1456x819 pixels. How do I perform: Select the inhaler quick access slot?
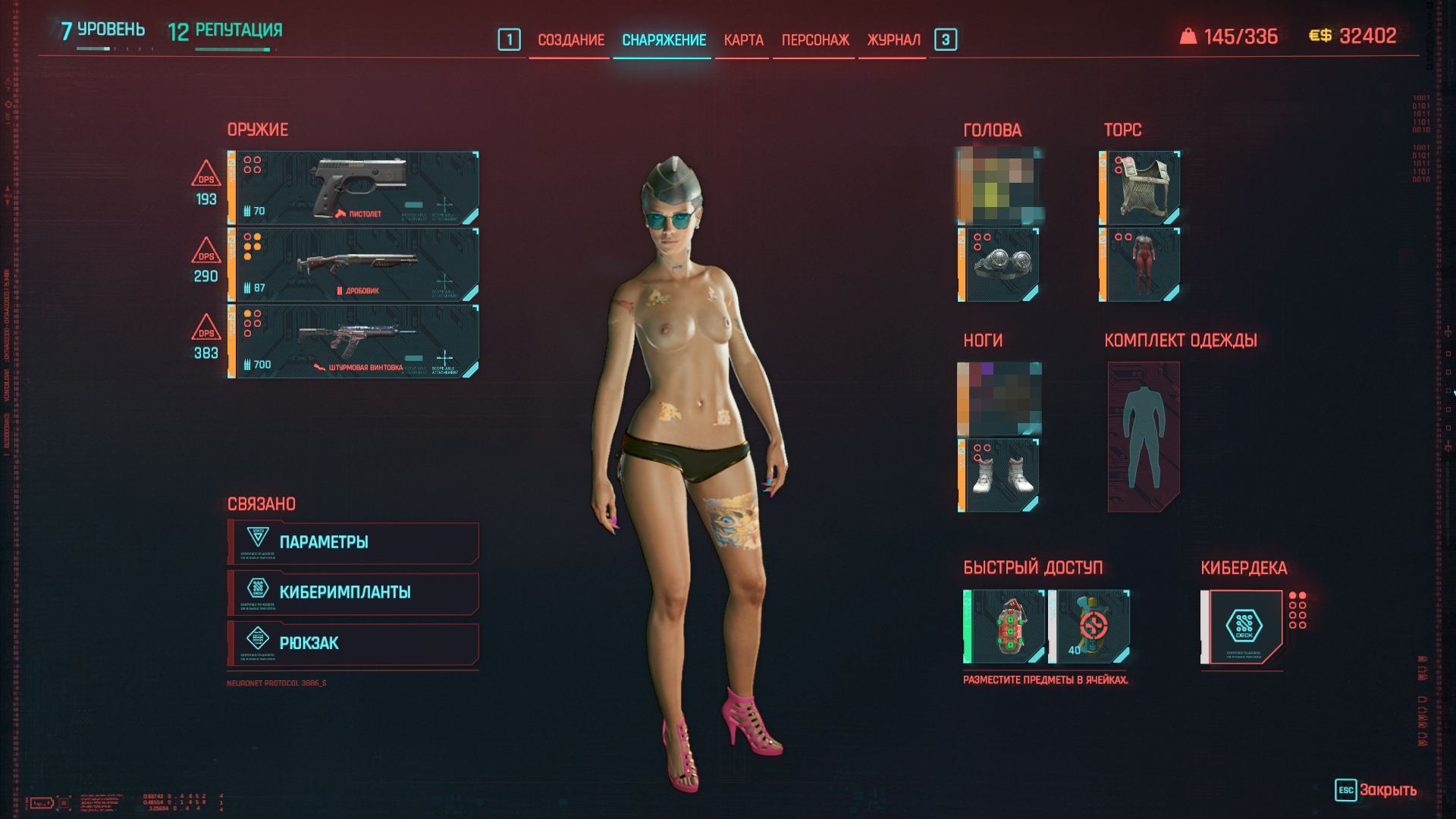coord(1090,626)
